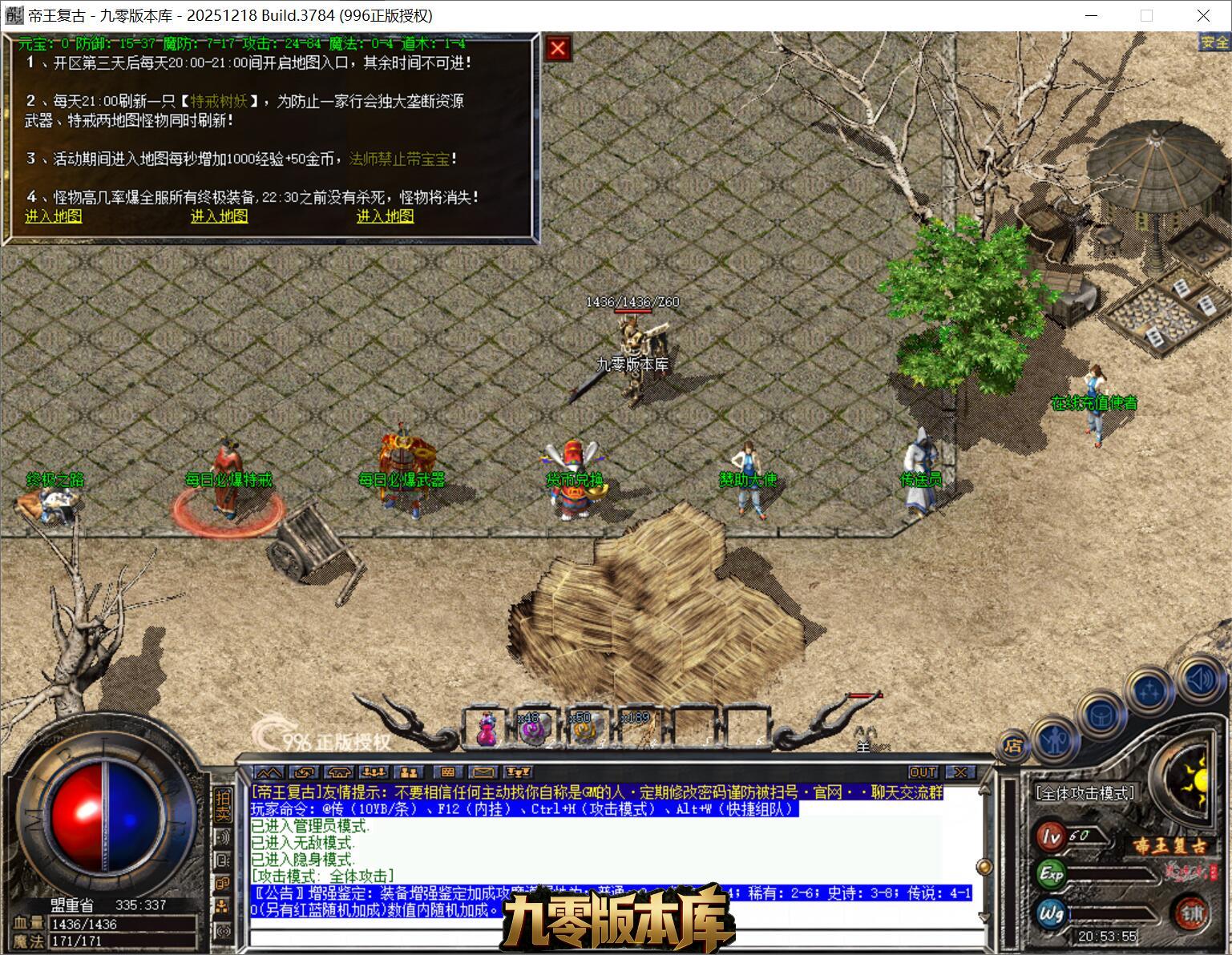The width and height of the screenshot is (1232, 955).
Task: Open the 拍卖 auction side button
Action: 223,805
